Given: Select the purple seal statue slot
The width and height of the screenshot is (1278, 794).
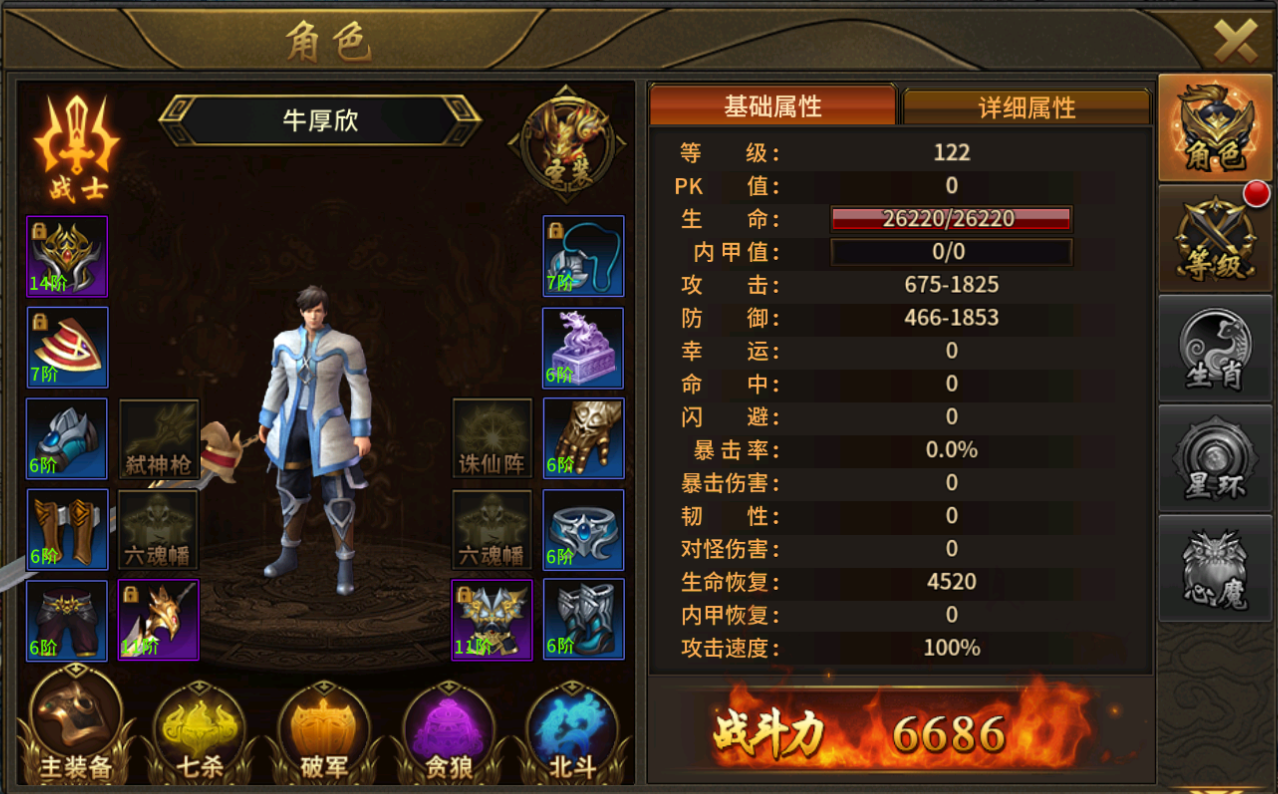Looking at the screenshot, I should (583, 348).
